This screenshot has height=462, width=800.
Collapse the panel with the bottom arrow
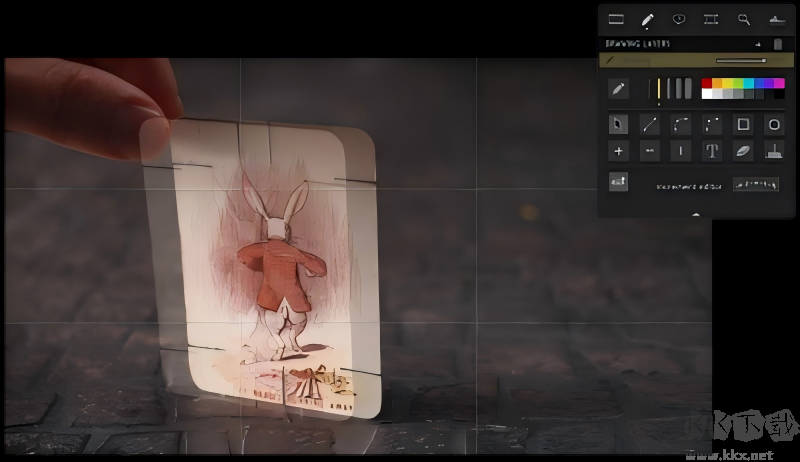click(696, 214)
